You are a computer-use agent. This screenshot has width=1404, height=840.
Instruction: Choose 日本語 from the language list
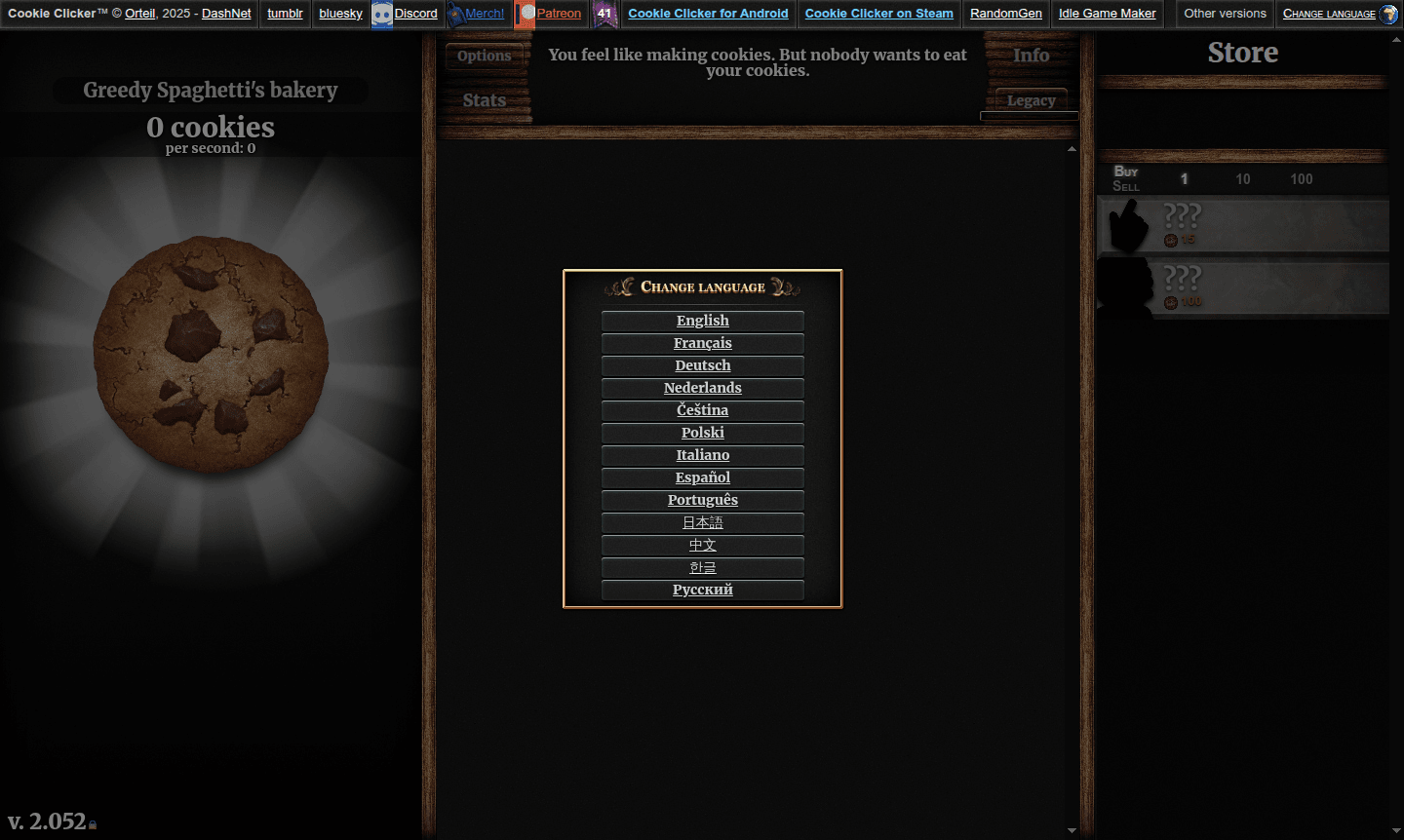702,522
